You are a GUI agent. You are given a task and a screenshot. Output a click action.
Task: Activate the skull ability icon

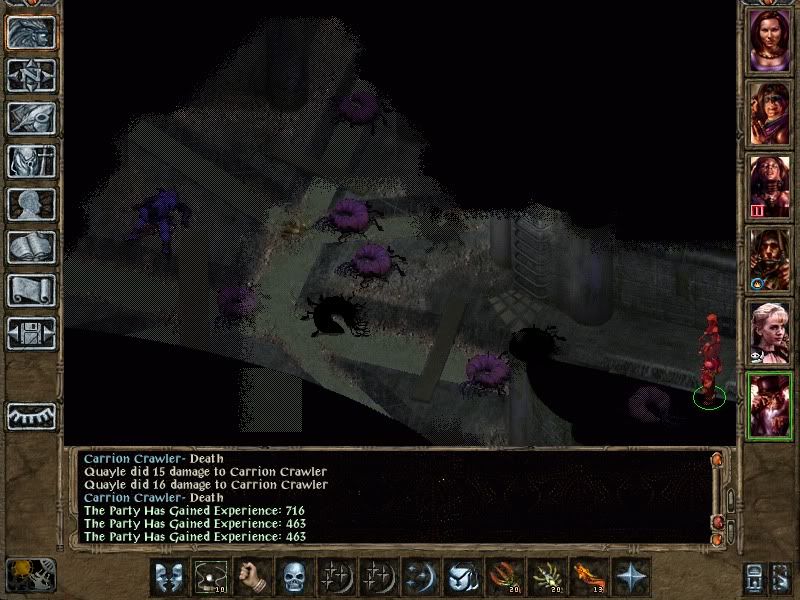[292, 577]
